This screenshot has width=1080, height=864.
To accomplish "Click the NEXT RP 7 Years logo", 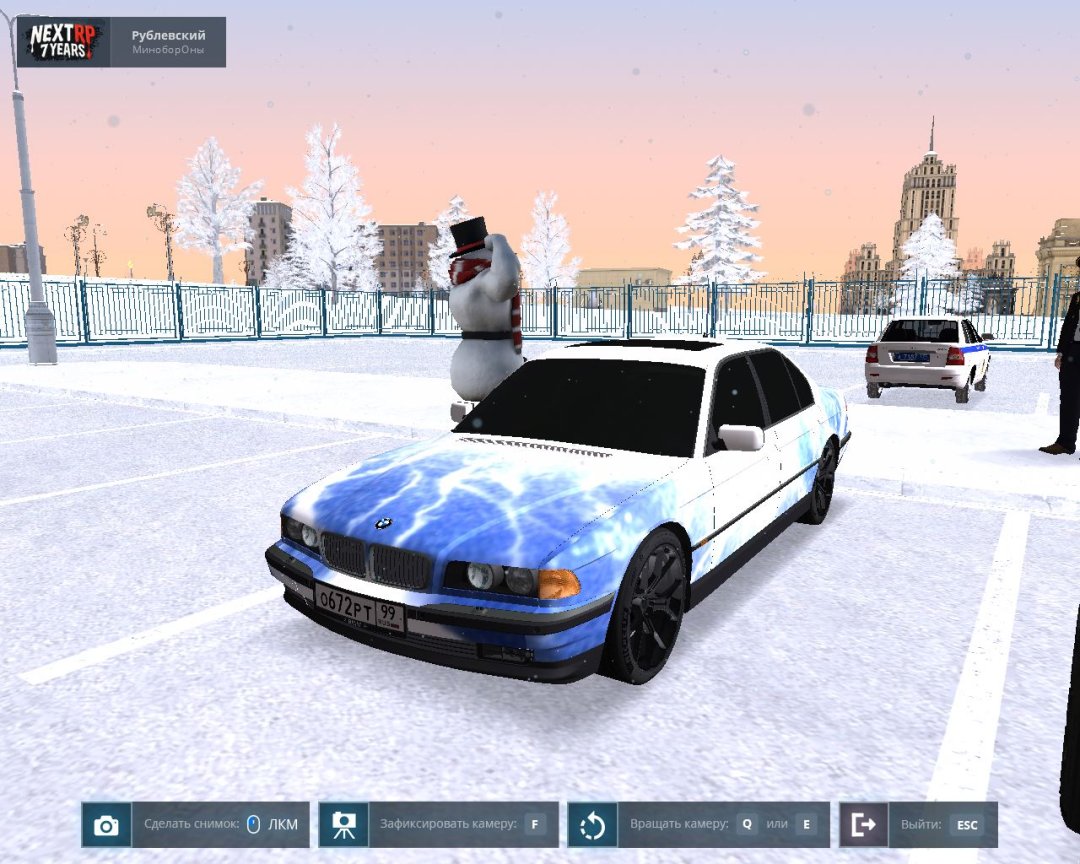I will click(x=63, y=42).
